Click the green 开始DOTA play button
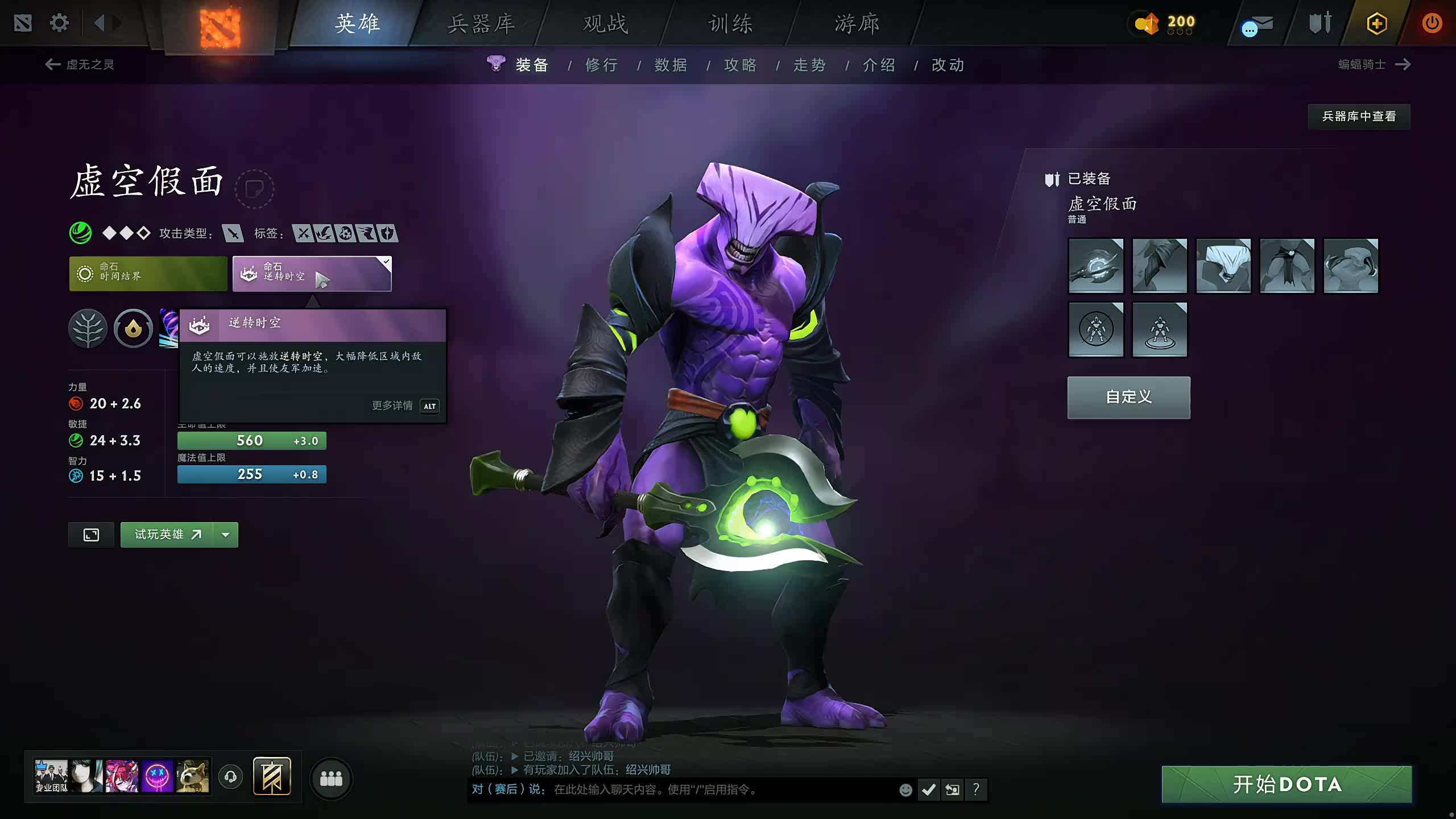Screen dimensions: 1456x819 pyautogui.click(x=1287, y=784)
